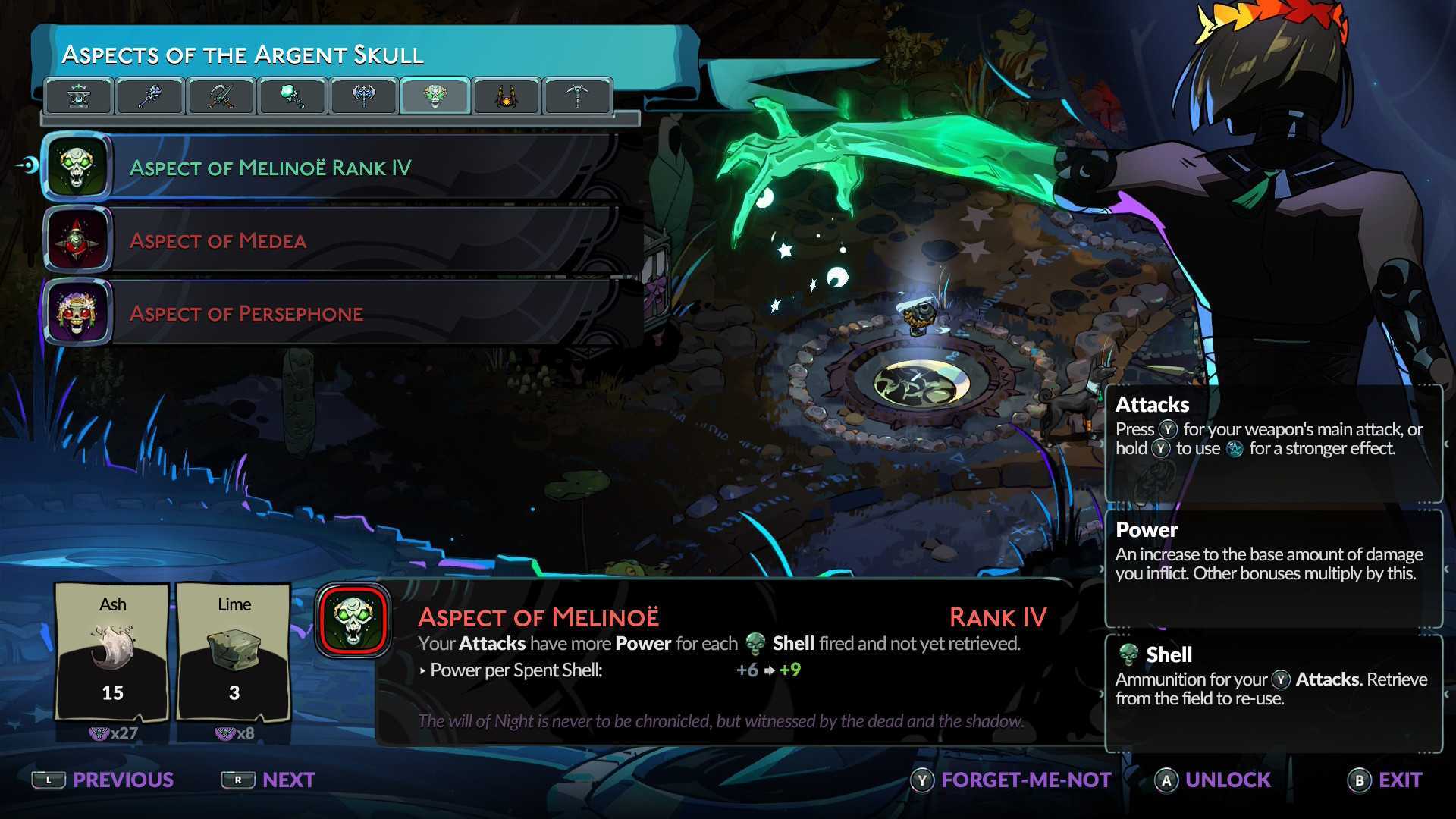Click the Lime resource card

coord(234,652)
